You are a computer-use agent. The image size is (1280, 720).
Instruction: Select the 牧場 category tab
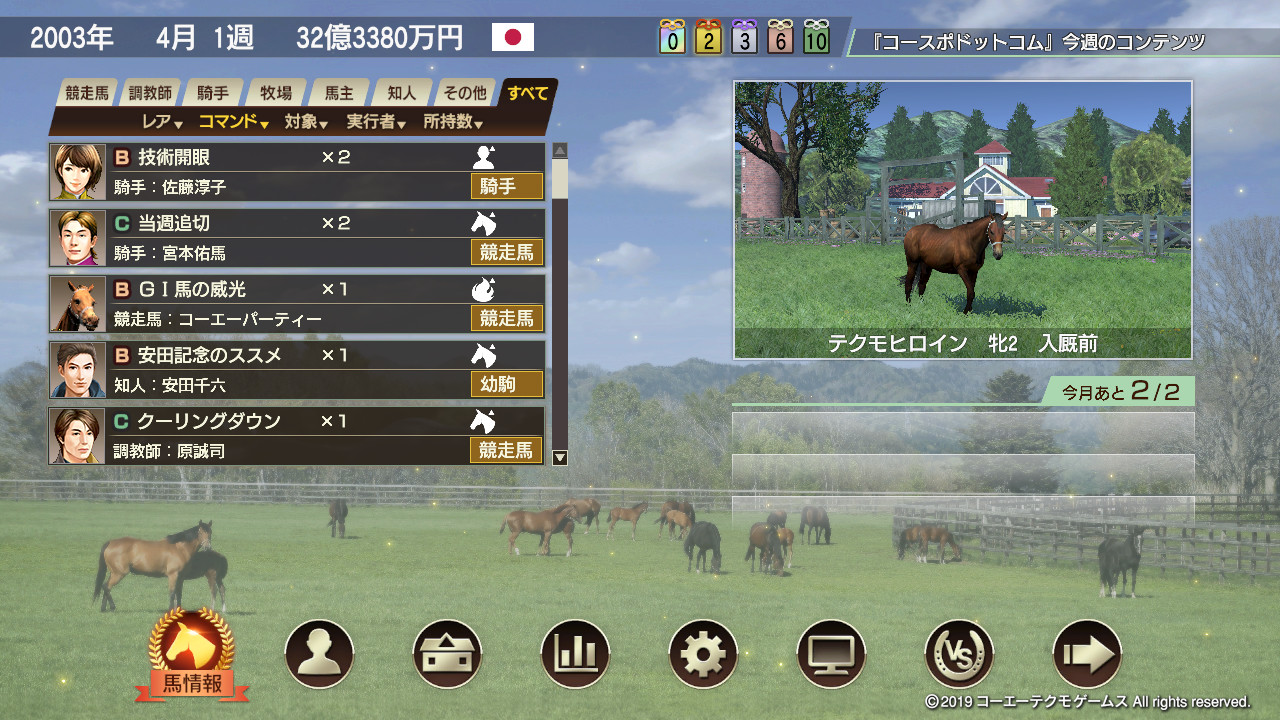[274, 91]
